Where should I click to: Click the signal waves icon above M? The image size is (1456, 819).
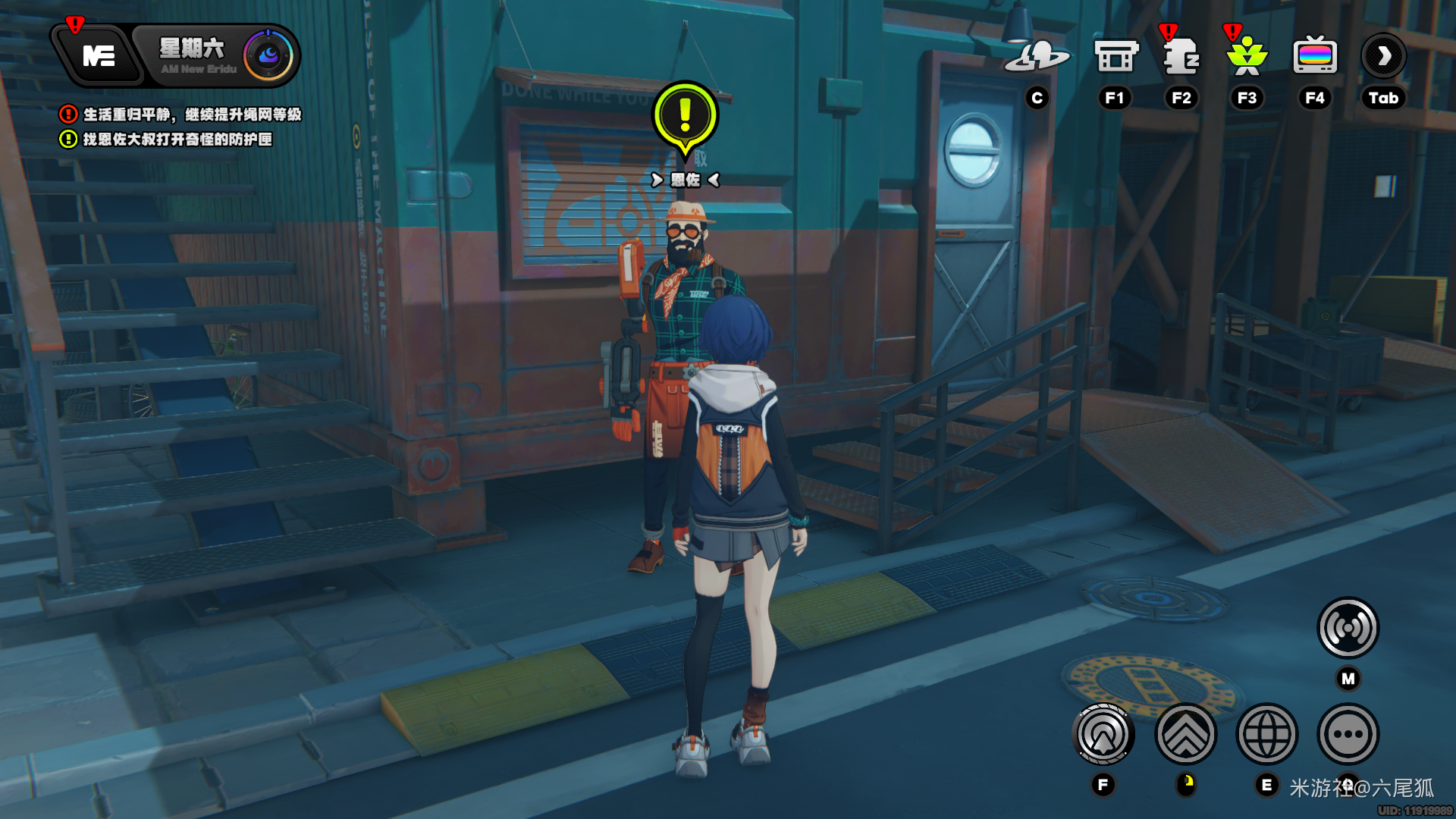click(1348, 628)
